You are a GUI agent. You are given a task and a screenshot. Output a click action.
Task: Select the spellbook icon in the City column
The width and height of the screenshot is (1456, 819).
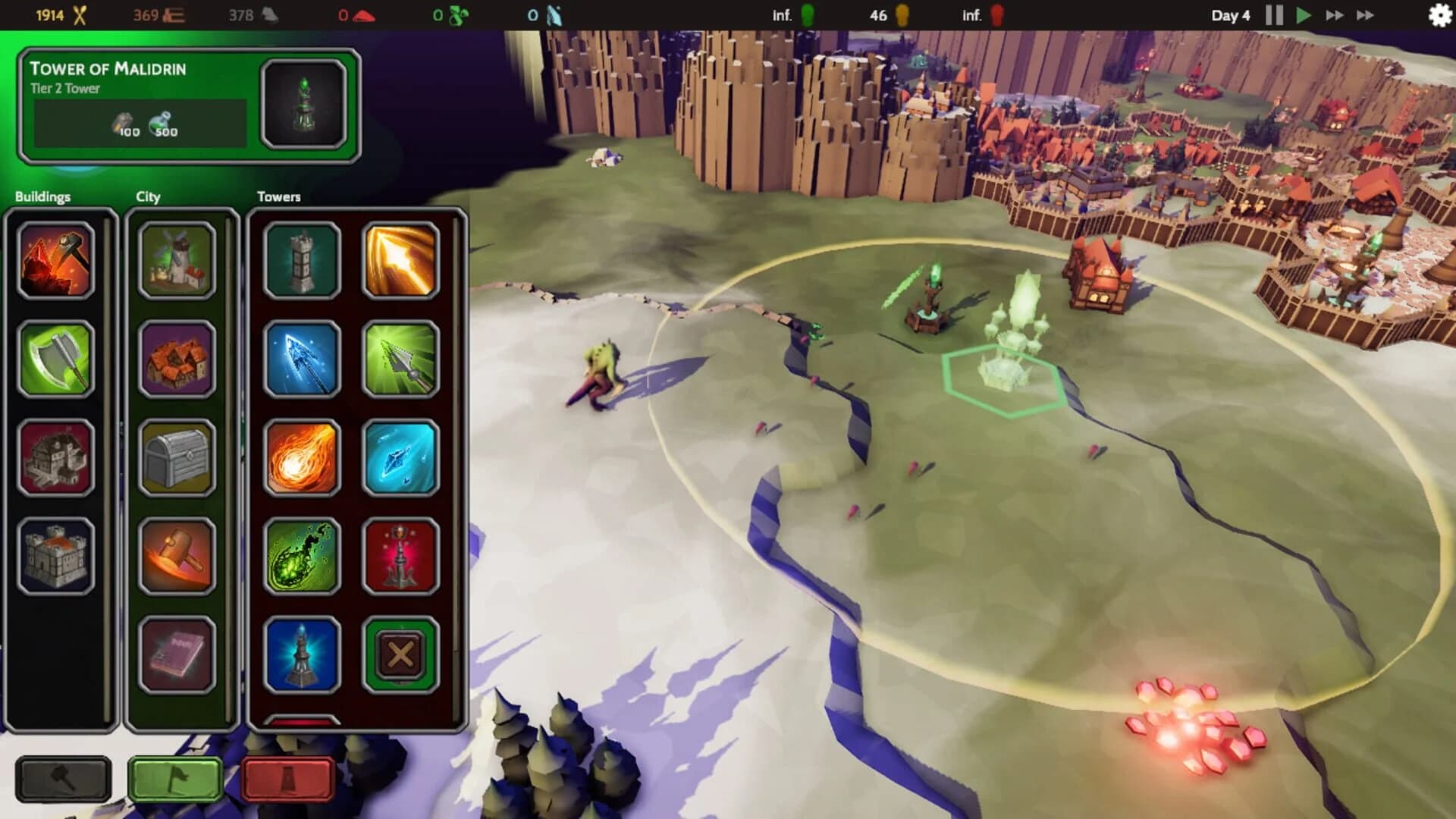(176, 651)
